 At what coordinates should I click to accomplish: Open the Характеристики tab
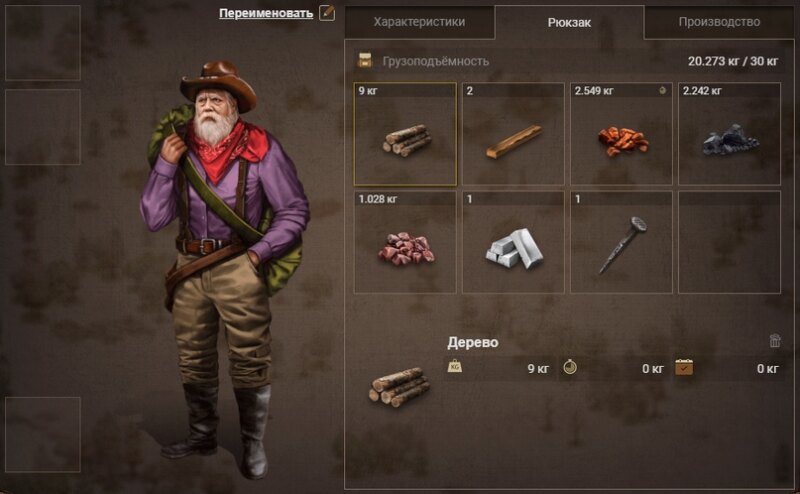[419, 21]
